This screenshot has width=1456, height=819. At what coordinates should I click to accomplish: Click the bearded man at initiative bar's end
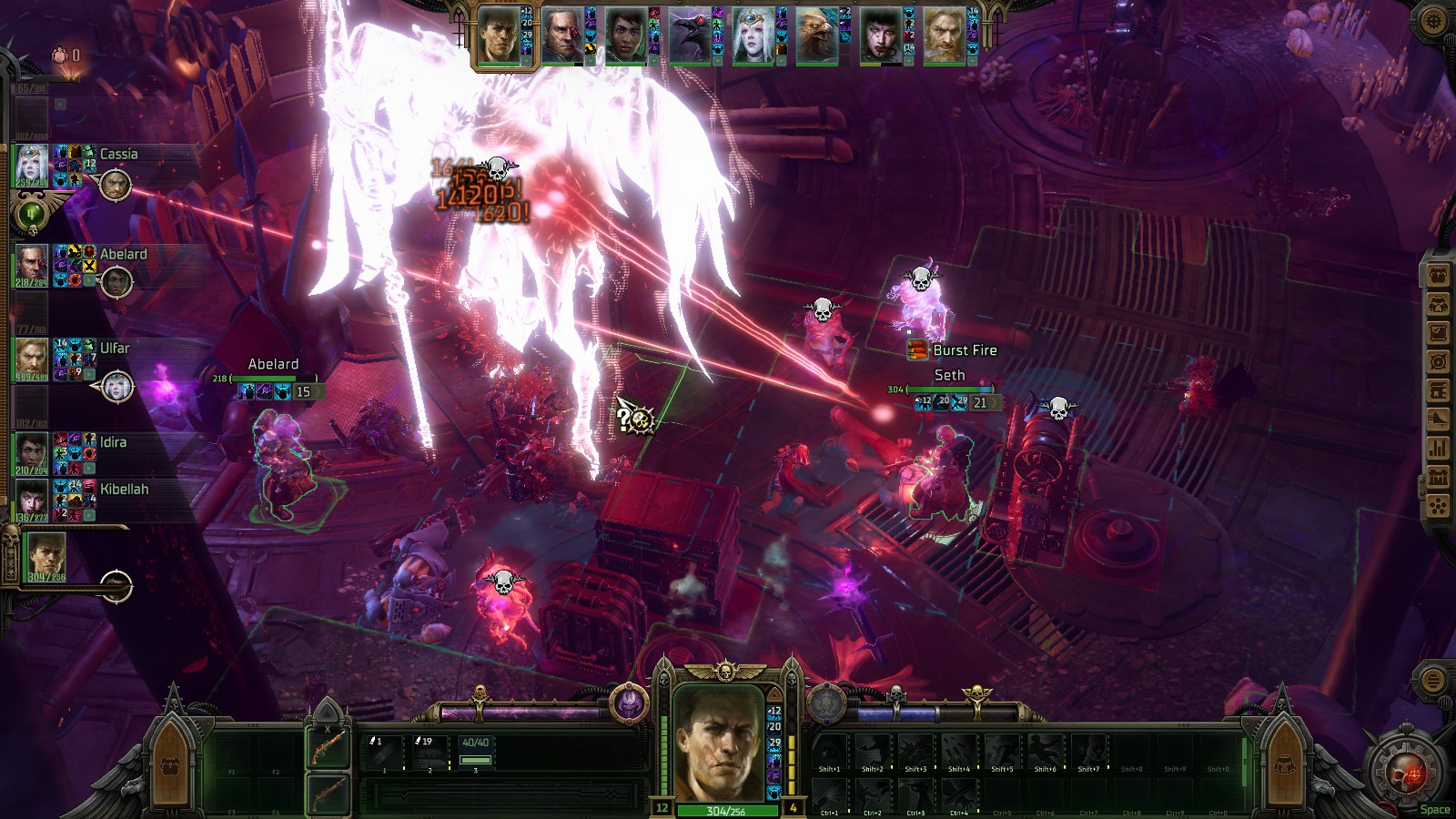coord(945,36)
